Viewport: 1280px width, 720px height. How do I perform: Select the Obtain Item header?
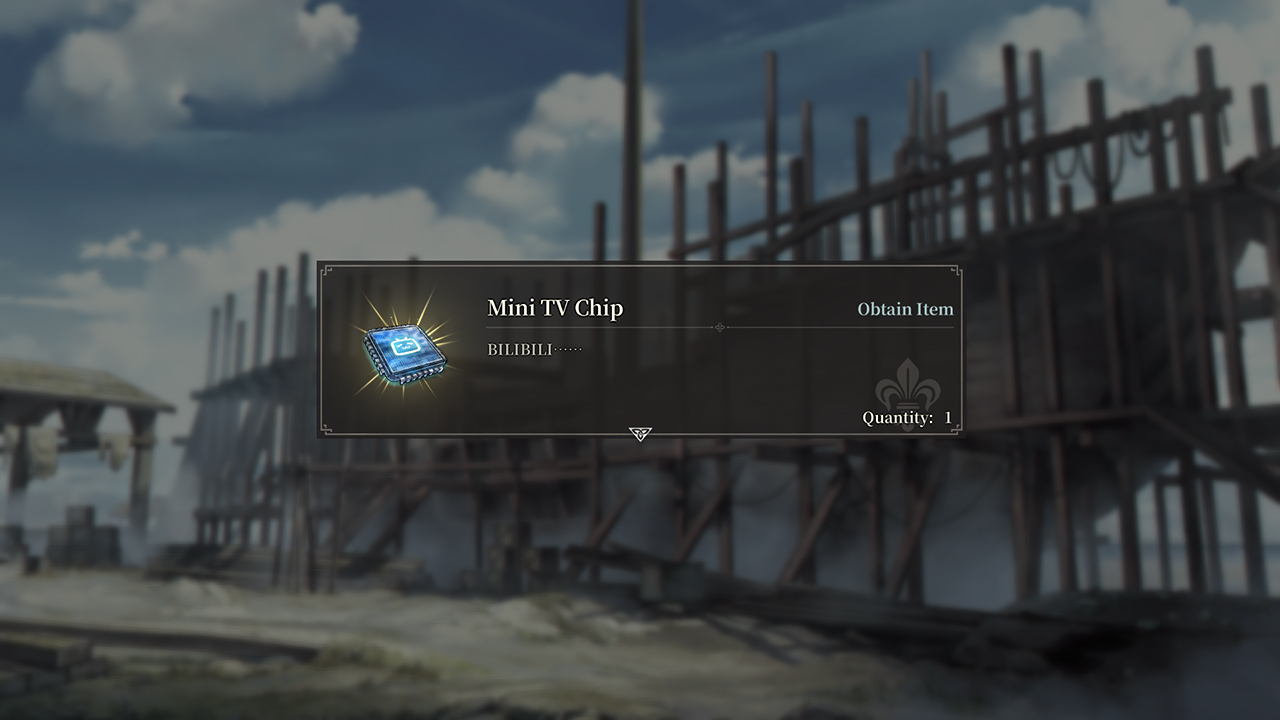(905, 309)
